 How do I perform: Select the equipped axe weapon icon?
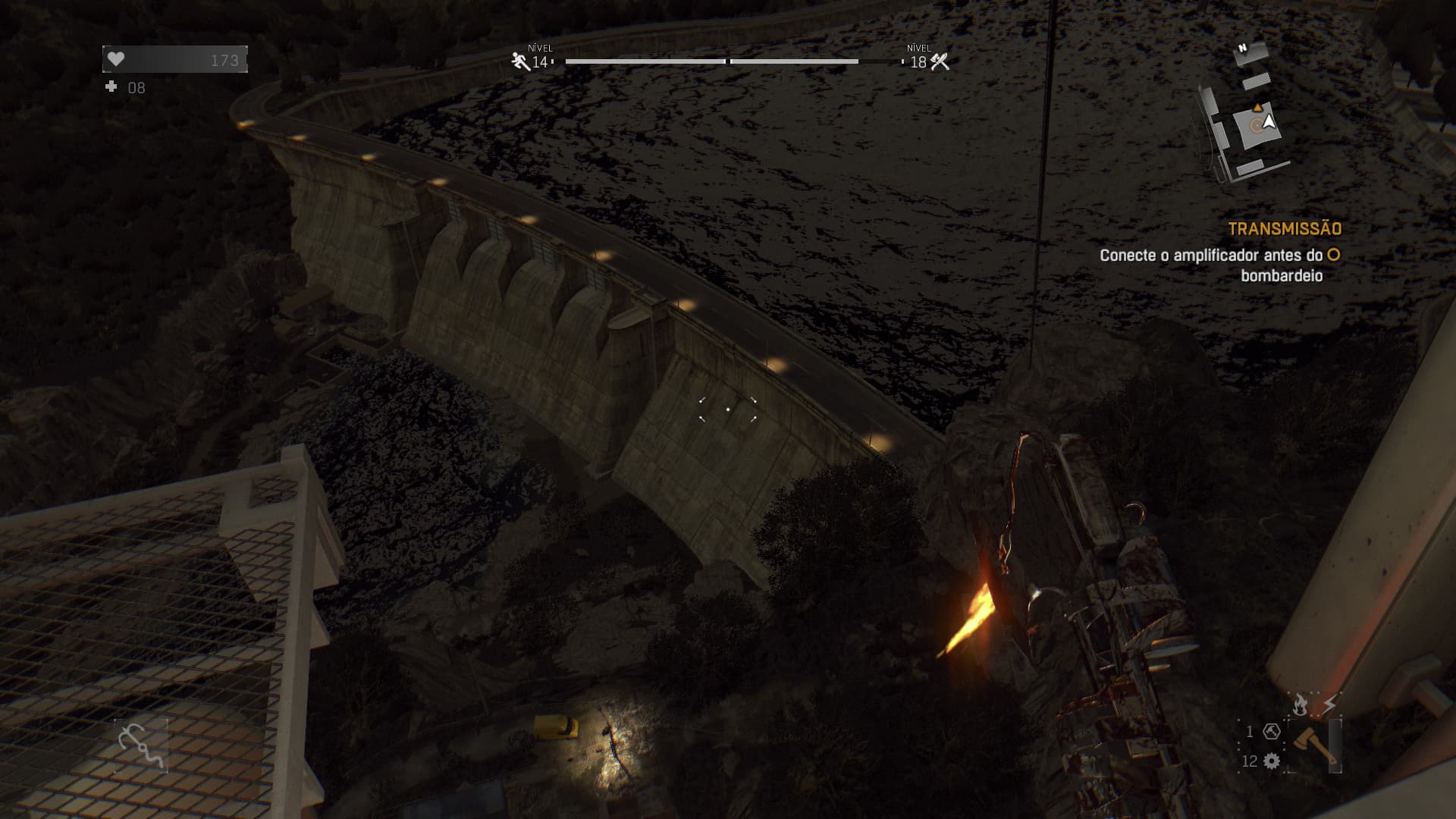click(1315, 745)
